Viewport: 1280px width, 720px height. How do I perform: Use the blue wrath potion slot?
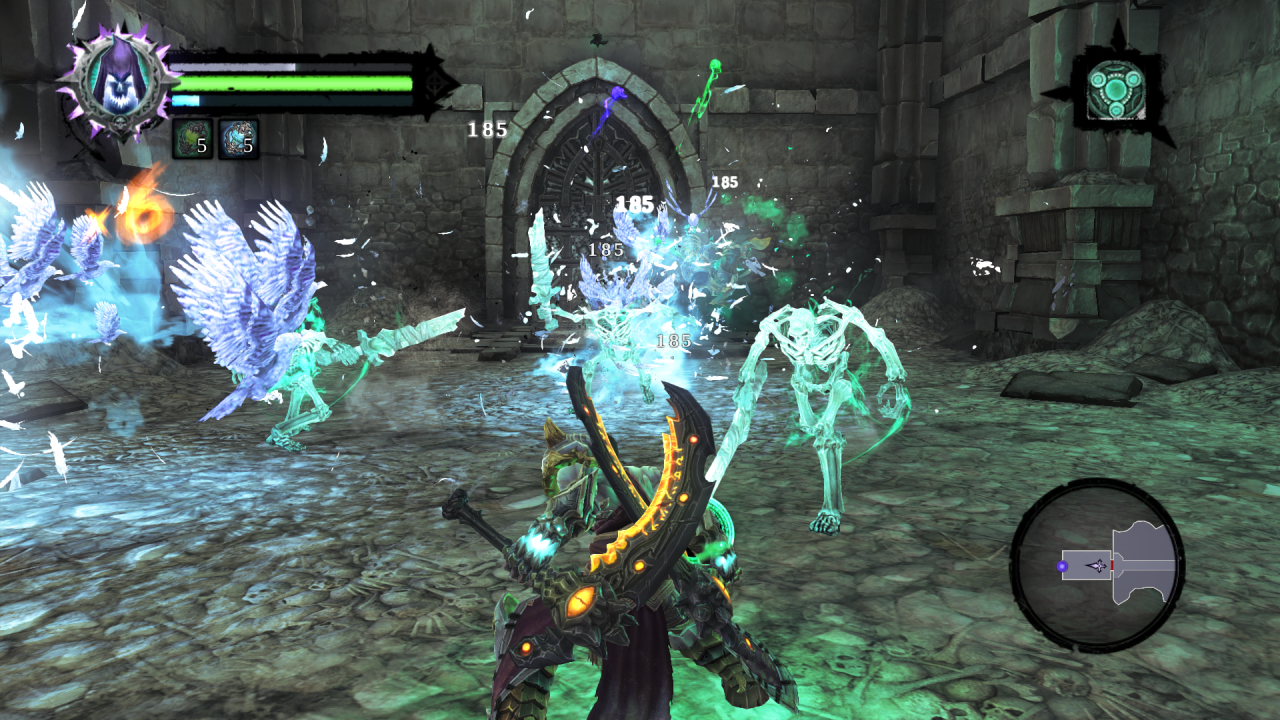tap(238, 138)
